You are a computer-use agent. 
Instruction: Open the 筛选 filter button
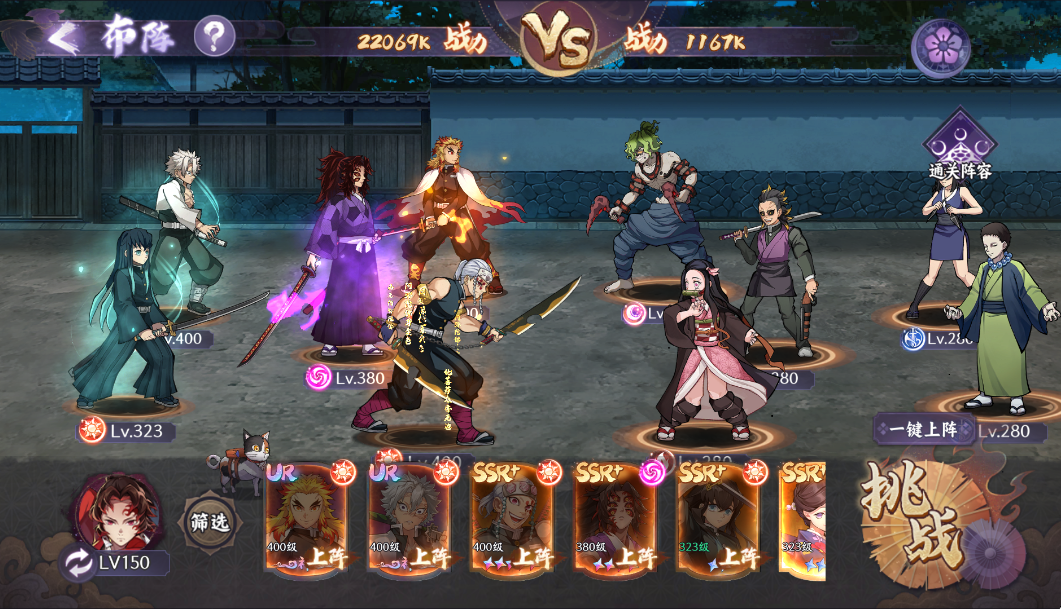click(x=210, y=522)
